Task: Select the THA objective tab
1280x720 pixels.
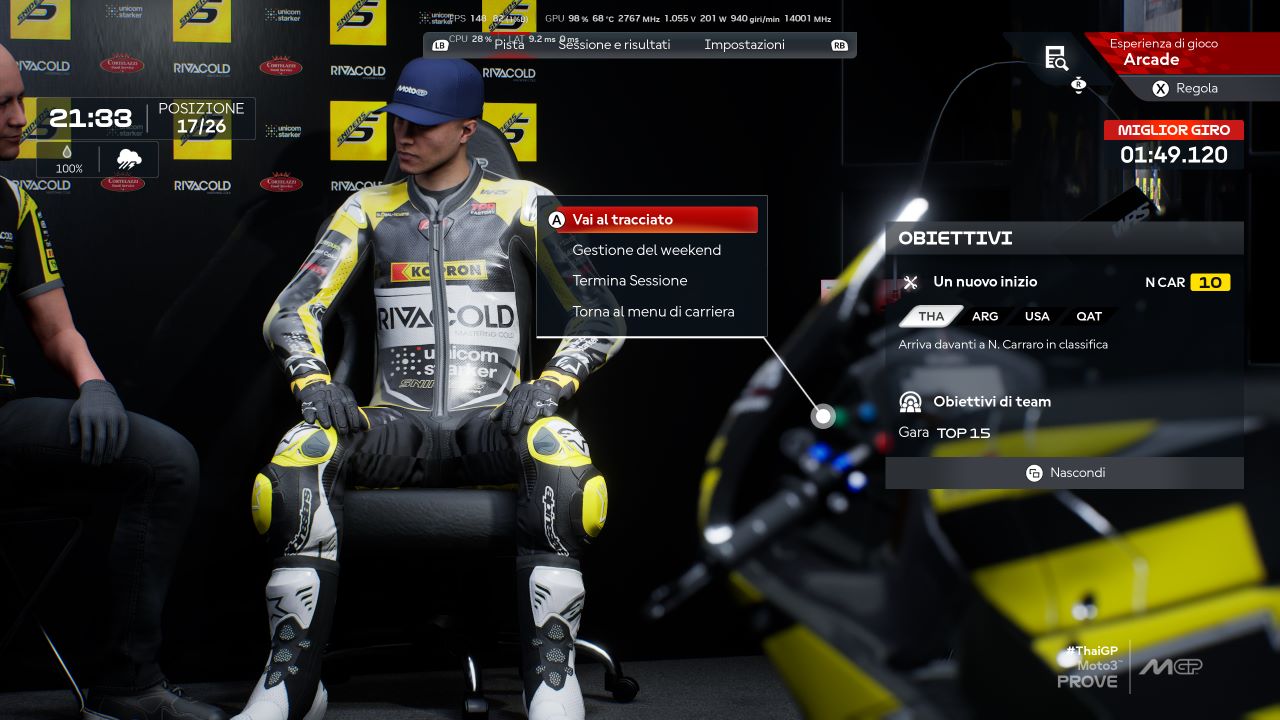Action: (931, 316)
